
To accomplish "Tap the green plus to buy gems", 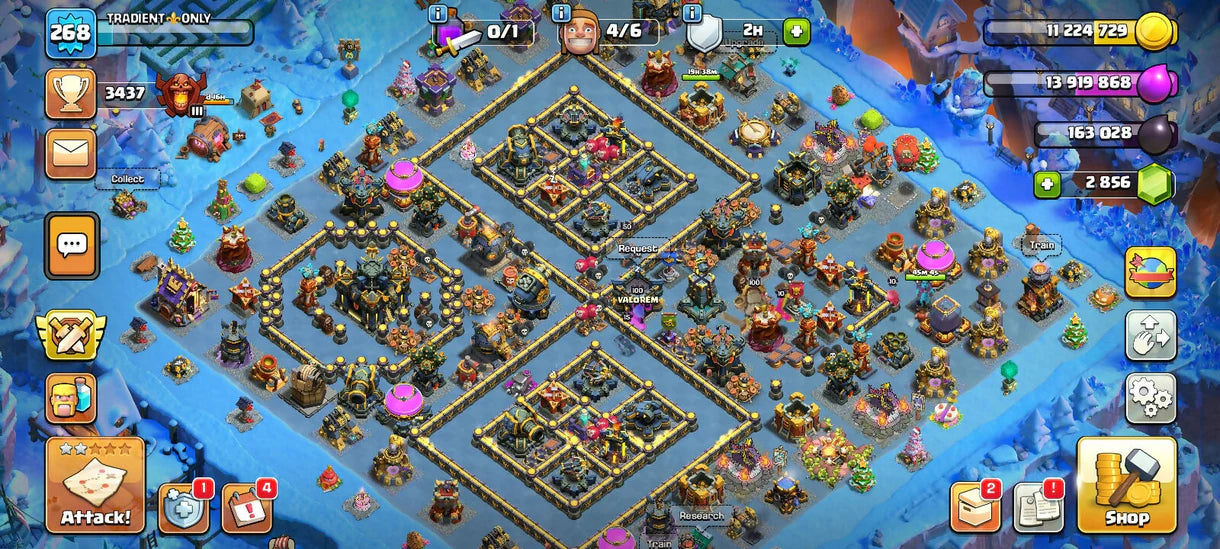I will coord(1047,184).
